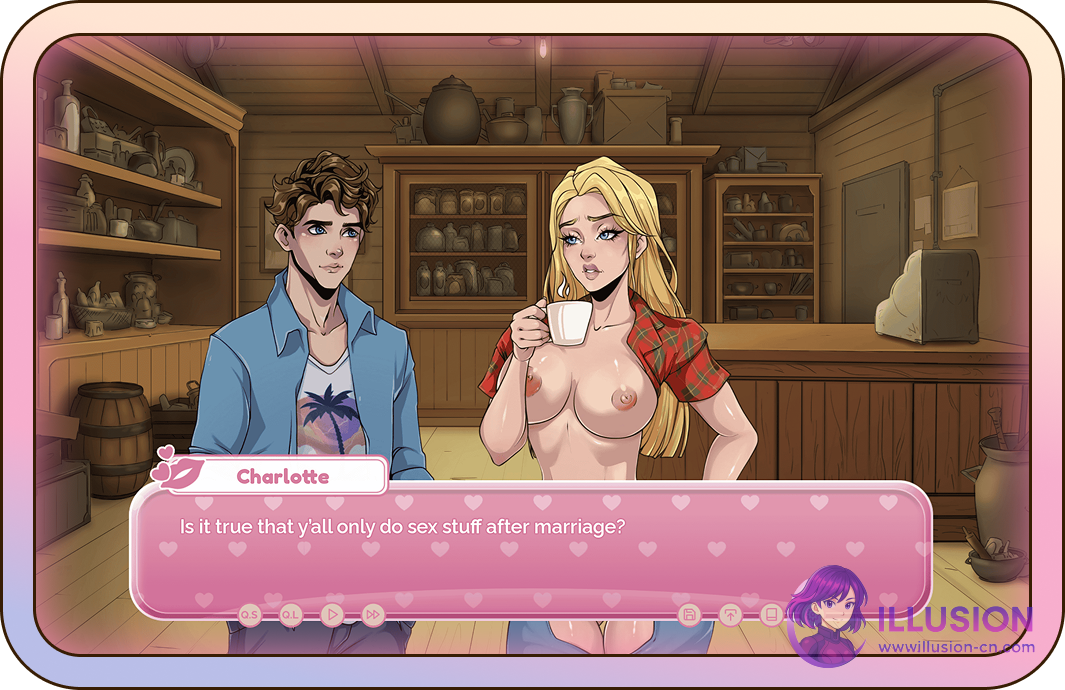Open the dialogue history book icon
This screenshot has height=690, width=1065.
pos(771,614)
